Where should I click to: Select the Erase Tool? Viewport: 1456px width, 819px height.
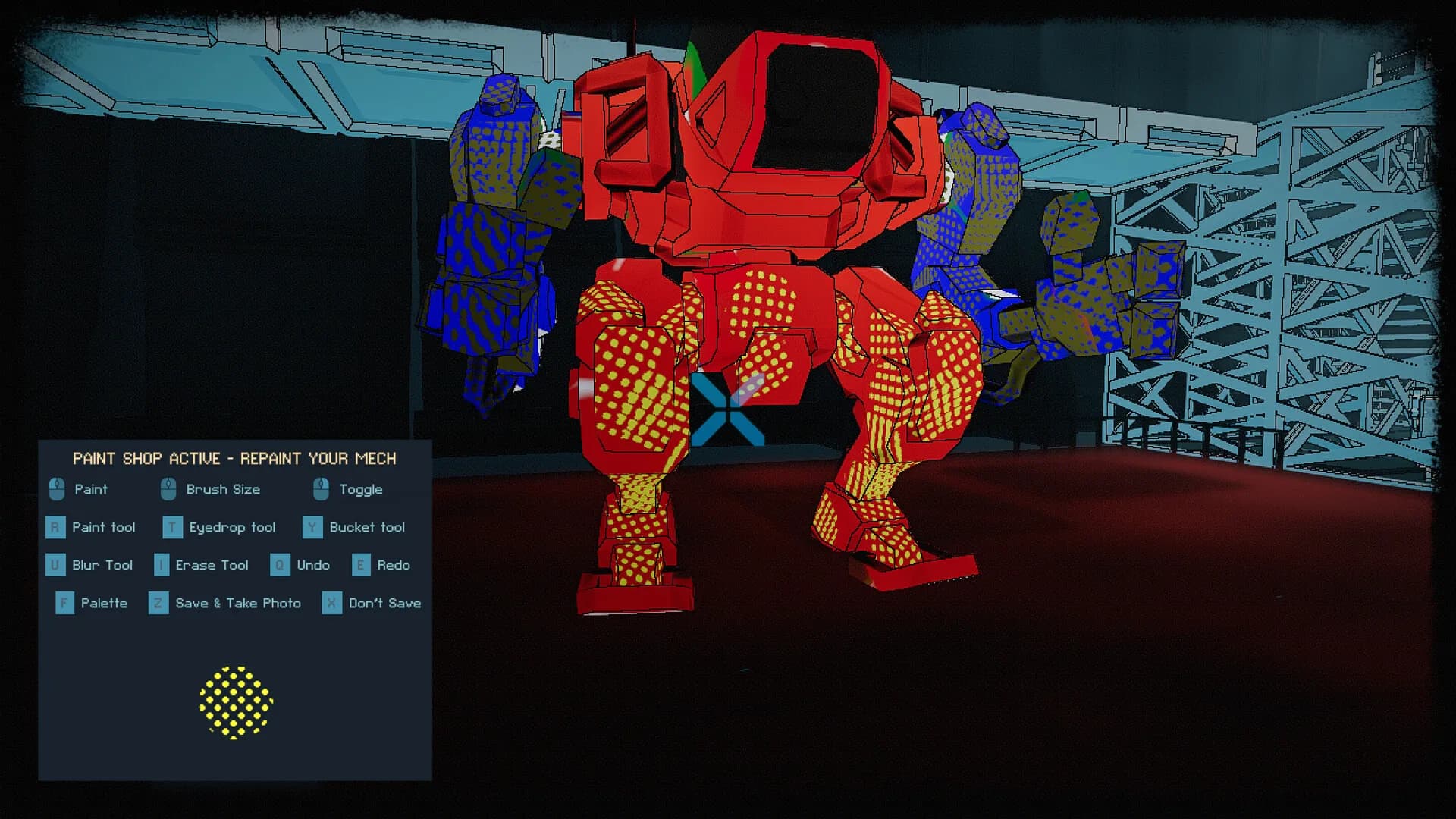point(160,566)
